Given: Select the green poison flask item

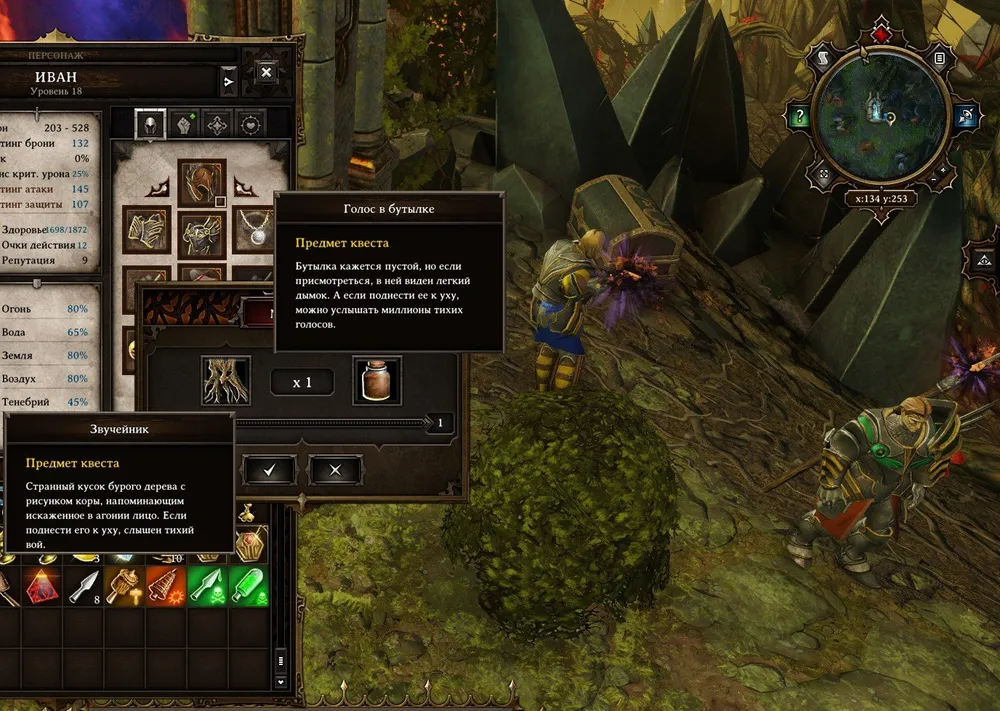Looking at the screenshot, I should (x=248, y=587).
